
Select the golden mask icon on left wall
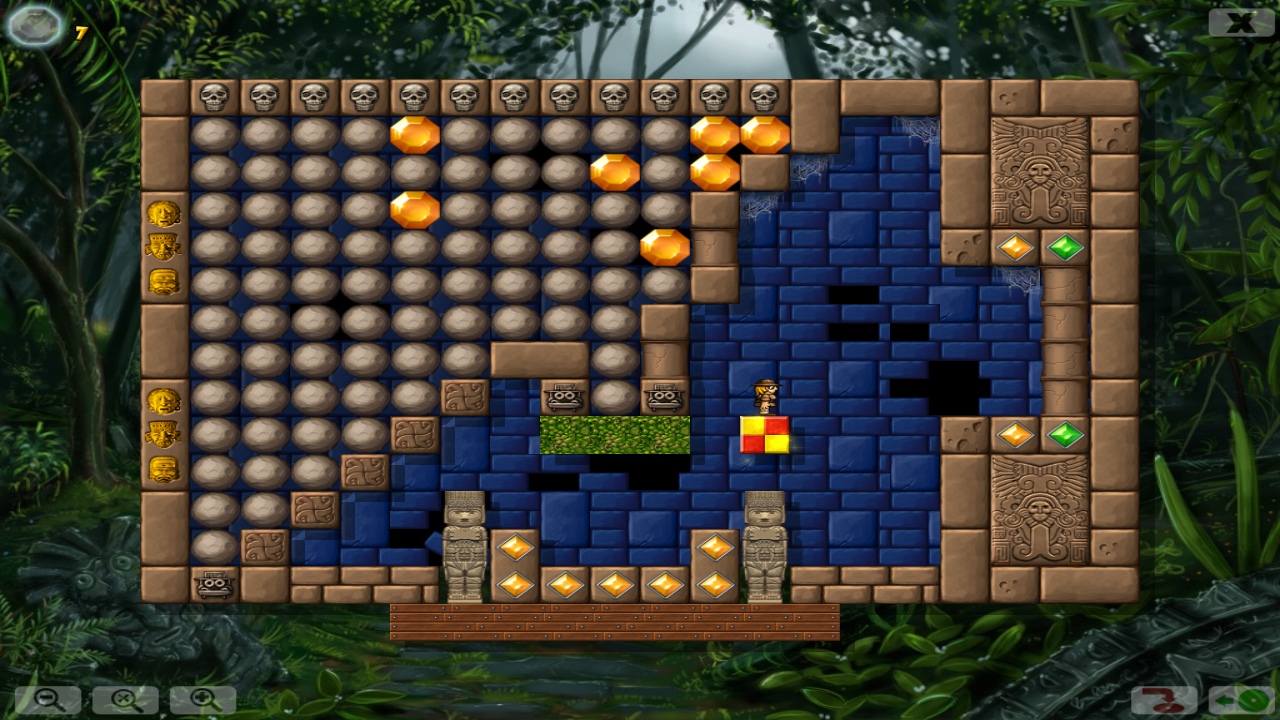click(x=165, y=213)
